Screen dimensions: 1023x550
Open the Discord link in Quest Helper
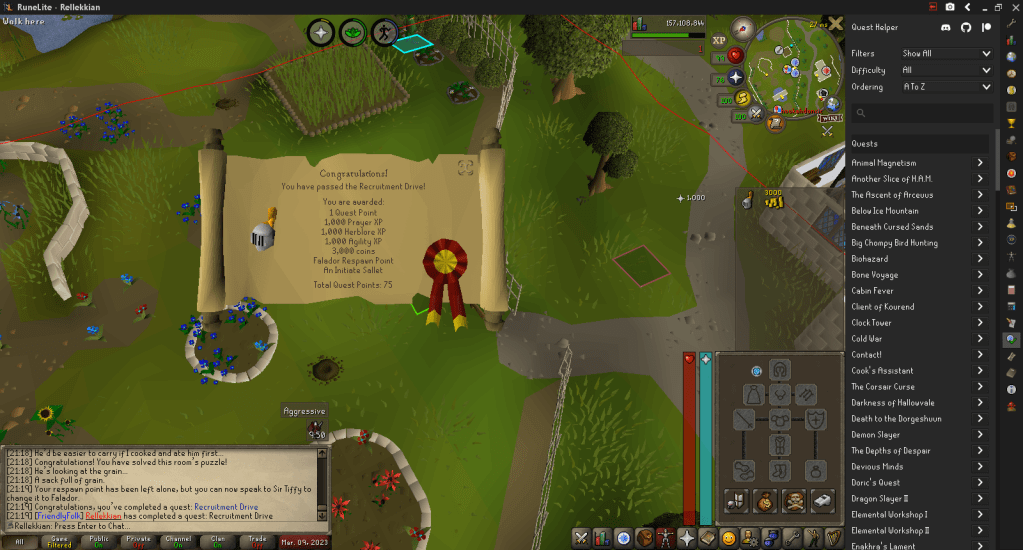coord(946,28)
